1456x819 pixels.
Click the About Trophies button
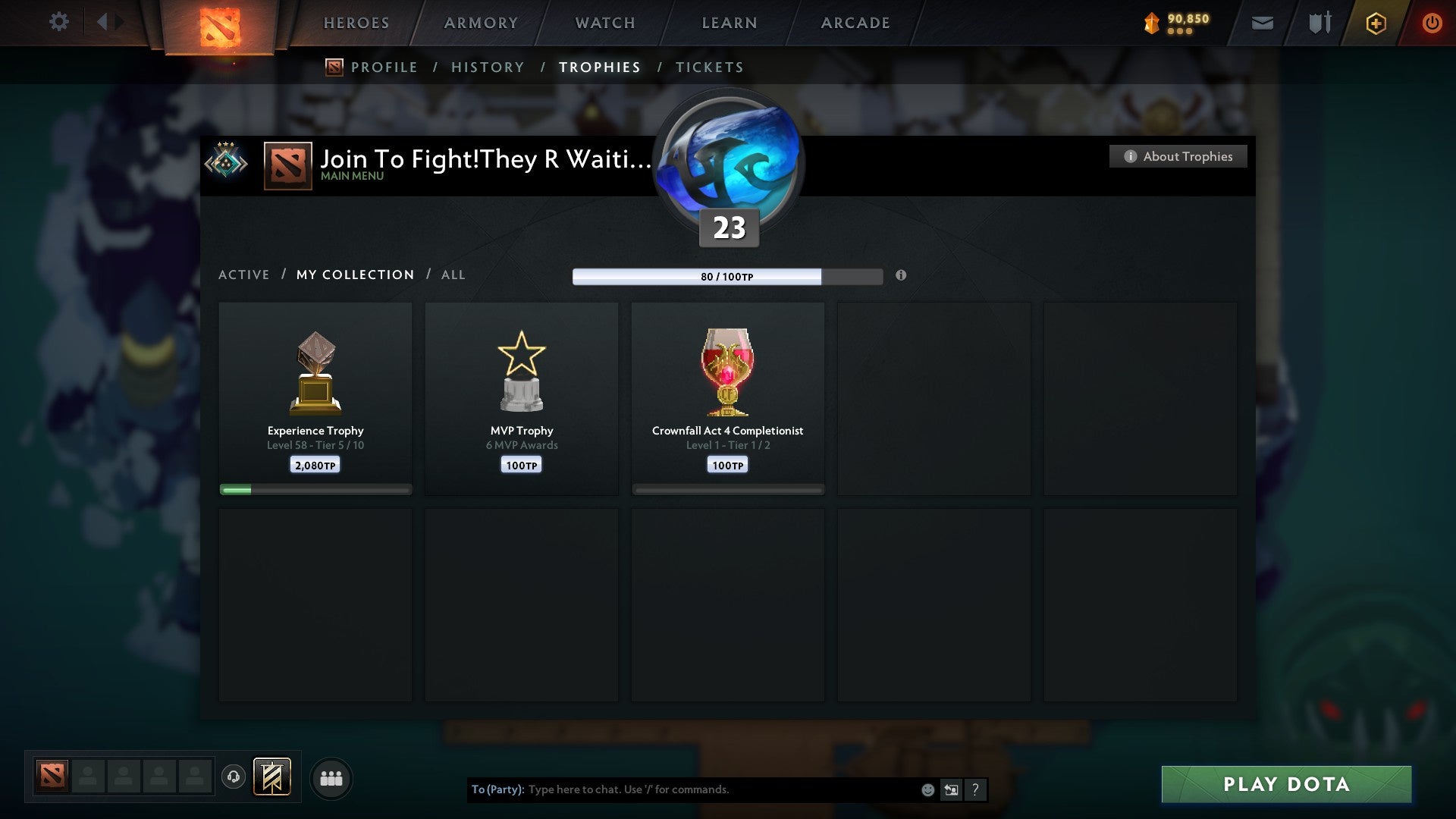1178,156
